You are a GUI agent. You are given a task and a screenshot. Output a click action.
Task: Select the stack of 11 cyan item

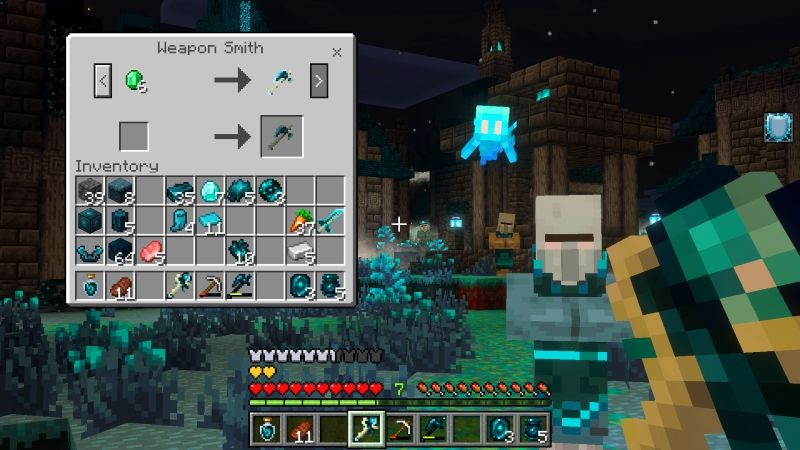coord(211,221)
